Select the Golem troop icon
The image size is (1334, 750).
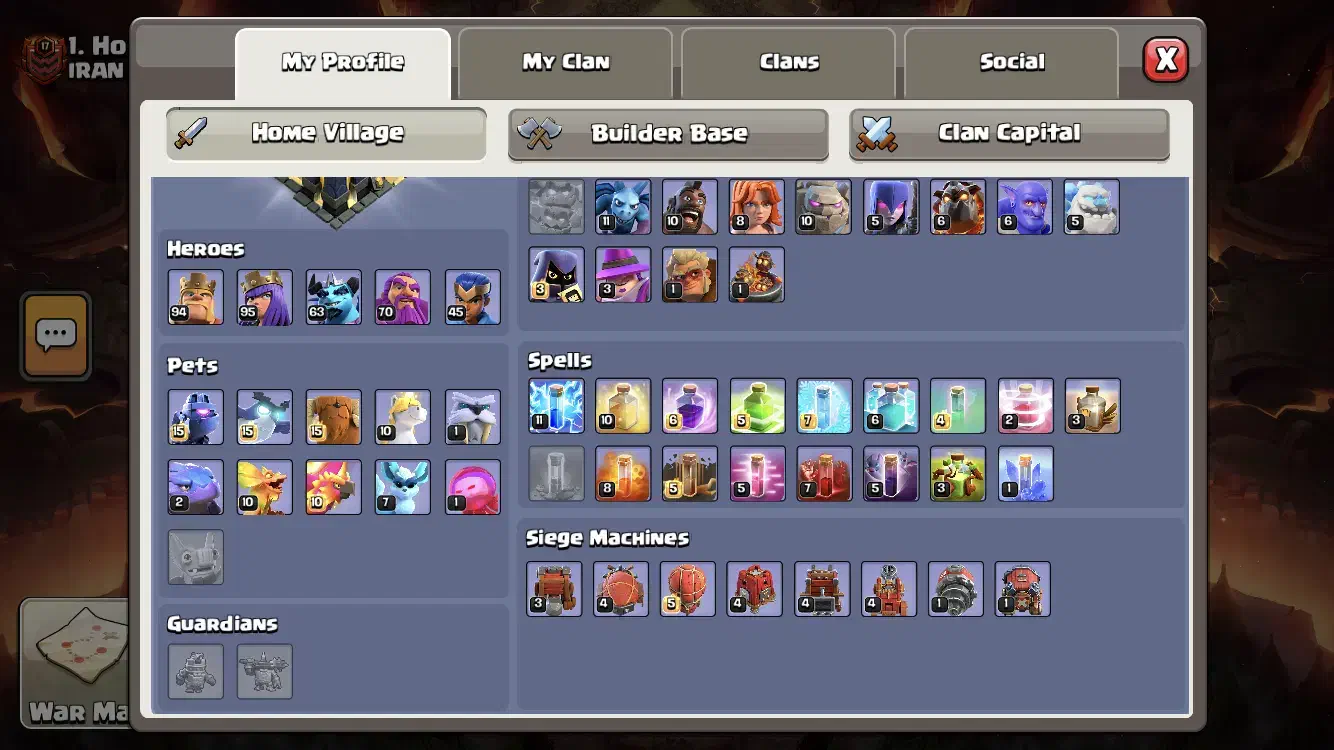[x=823, y=207]
